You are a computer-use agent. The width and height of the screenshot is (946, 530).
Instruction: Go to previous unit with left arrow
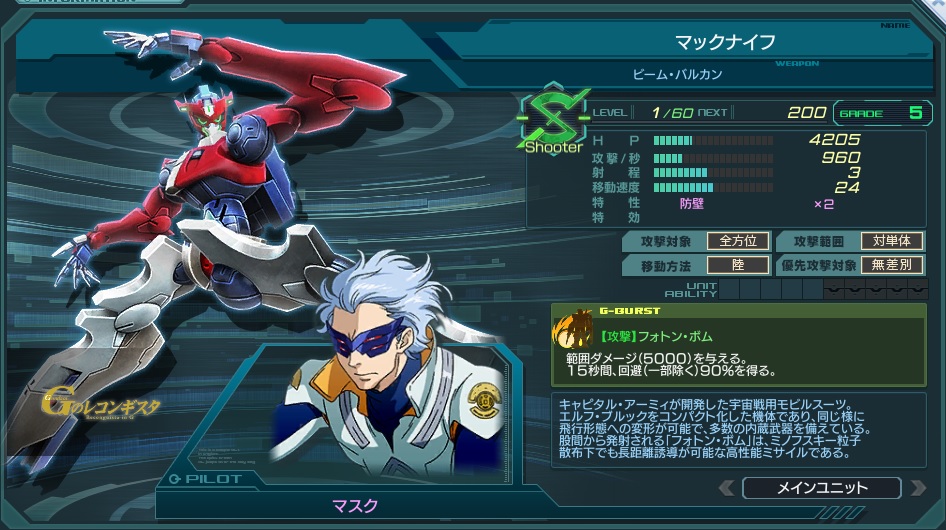[x=727, y=488]
